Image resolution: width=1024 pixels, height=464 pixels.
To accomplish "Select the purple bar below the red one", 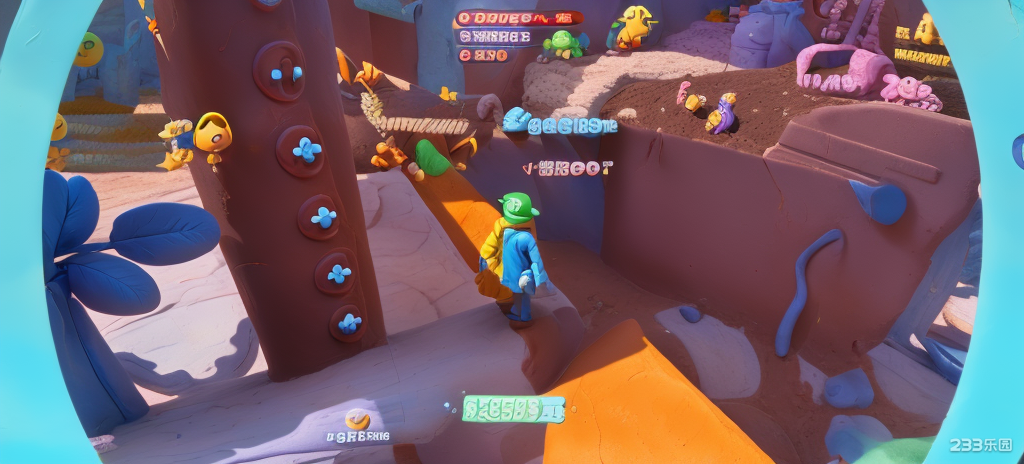I will [494, 37].
